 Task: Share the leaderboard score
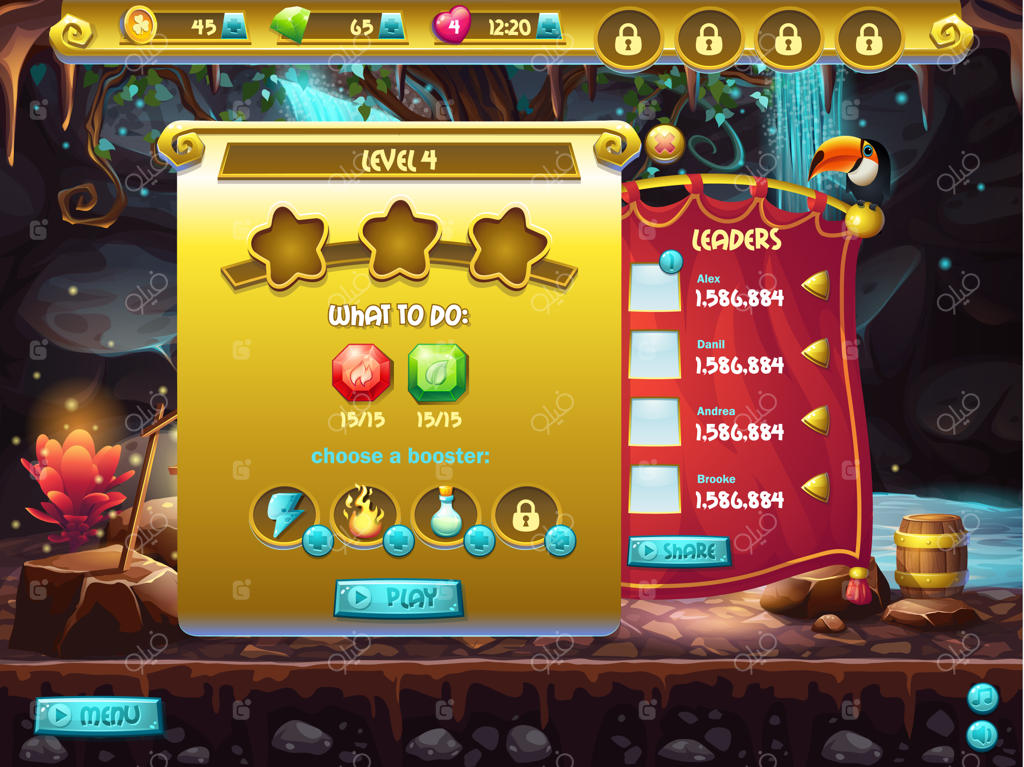point(678,551)
